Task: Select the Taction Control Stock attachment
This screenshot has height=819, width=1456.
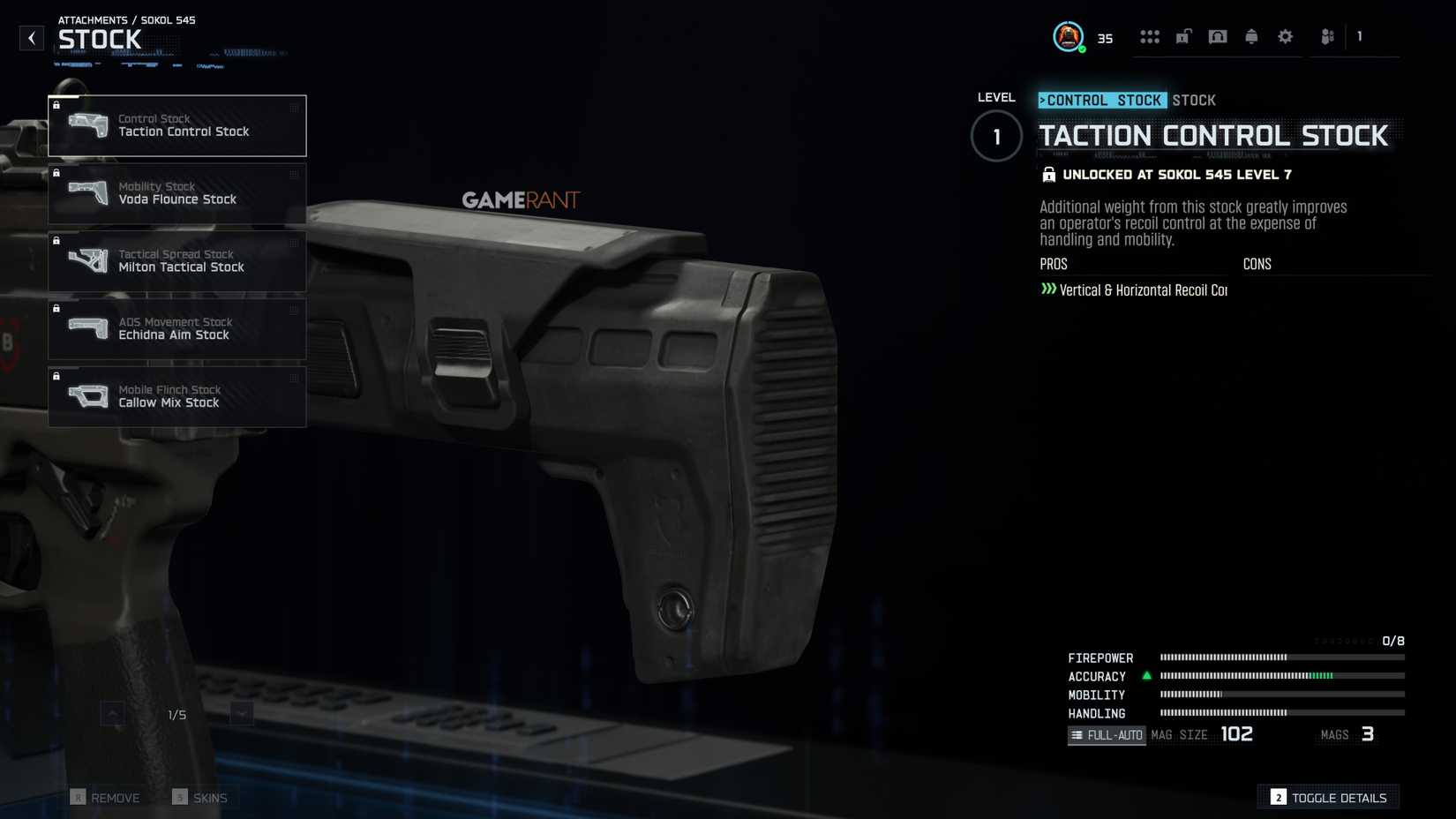Action: pos(176,125)
